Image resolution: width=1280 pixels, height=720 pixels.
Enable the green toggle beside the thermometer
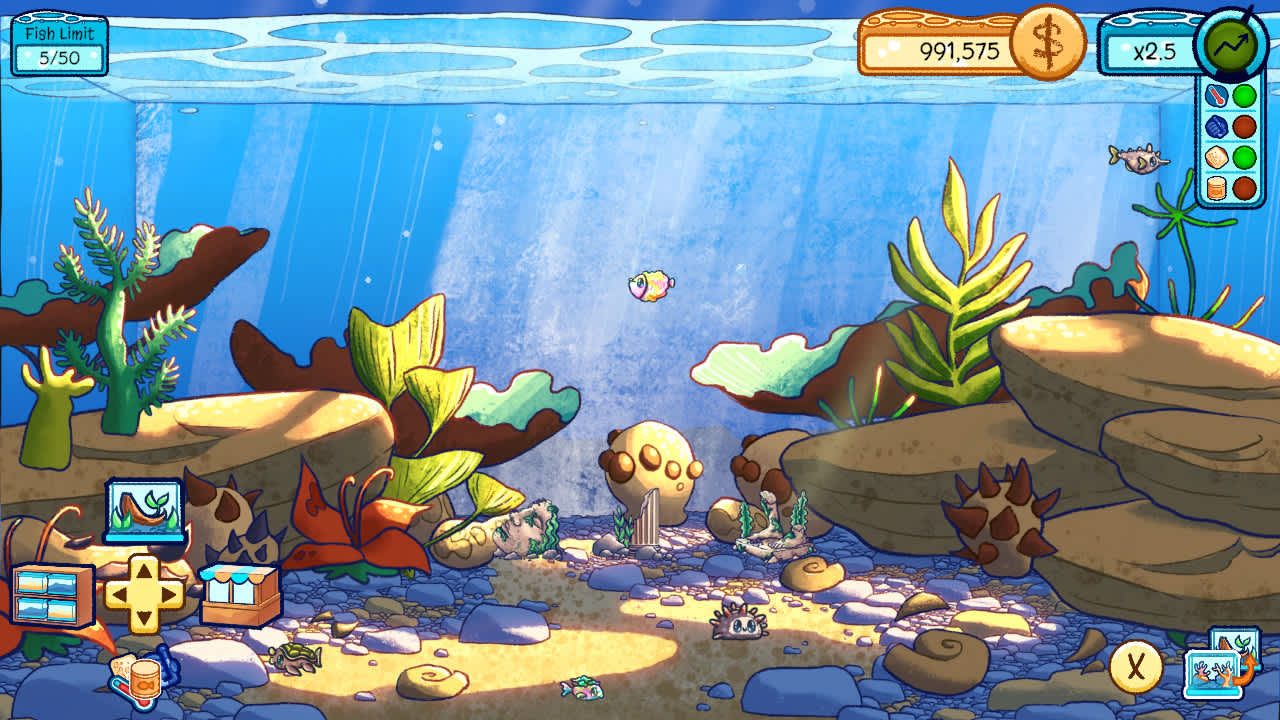pyautogui.click(x=1242, y=95)
